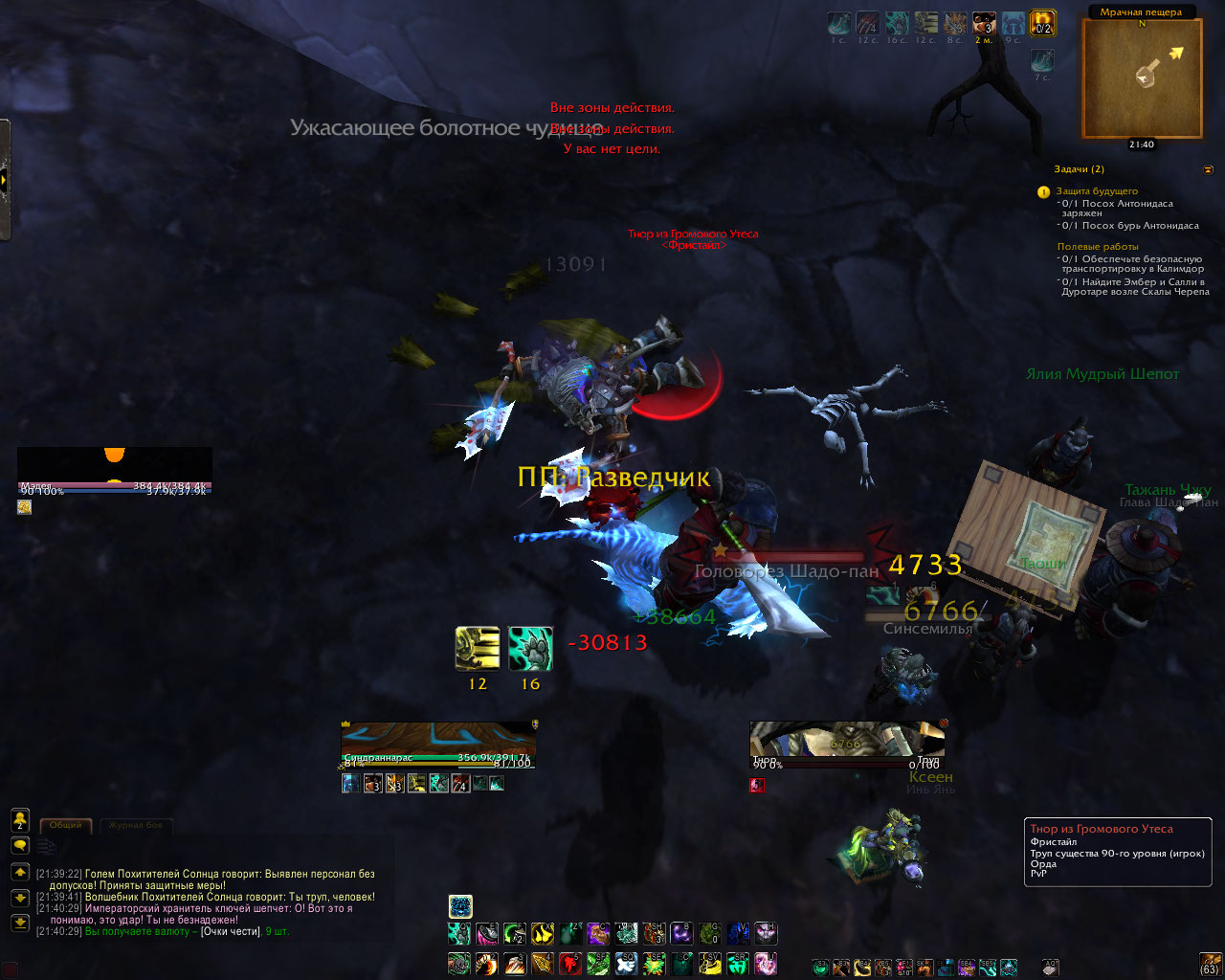The image size is (1225, 980).
Task: Jump chat to bottom with the underlined-arrow button
Action: pyautogui.click(x=20, y=923)
